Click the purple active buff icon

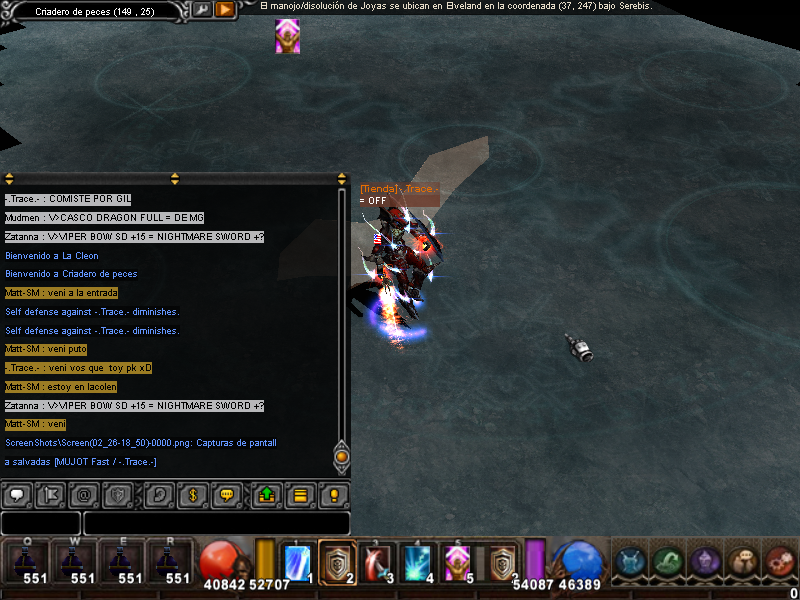[x=288, y=36]
